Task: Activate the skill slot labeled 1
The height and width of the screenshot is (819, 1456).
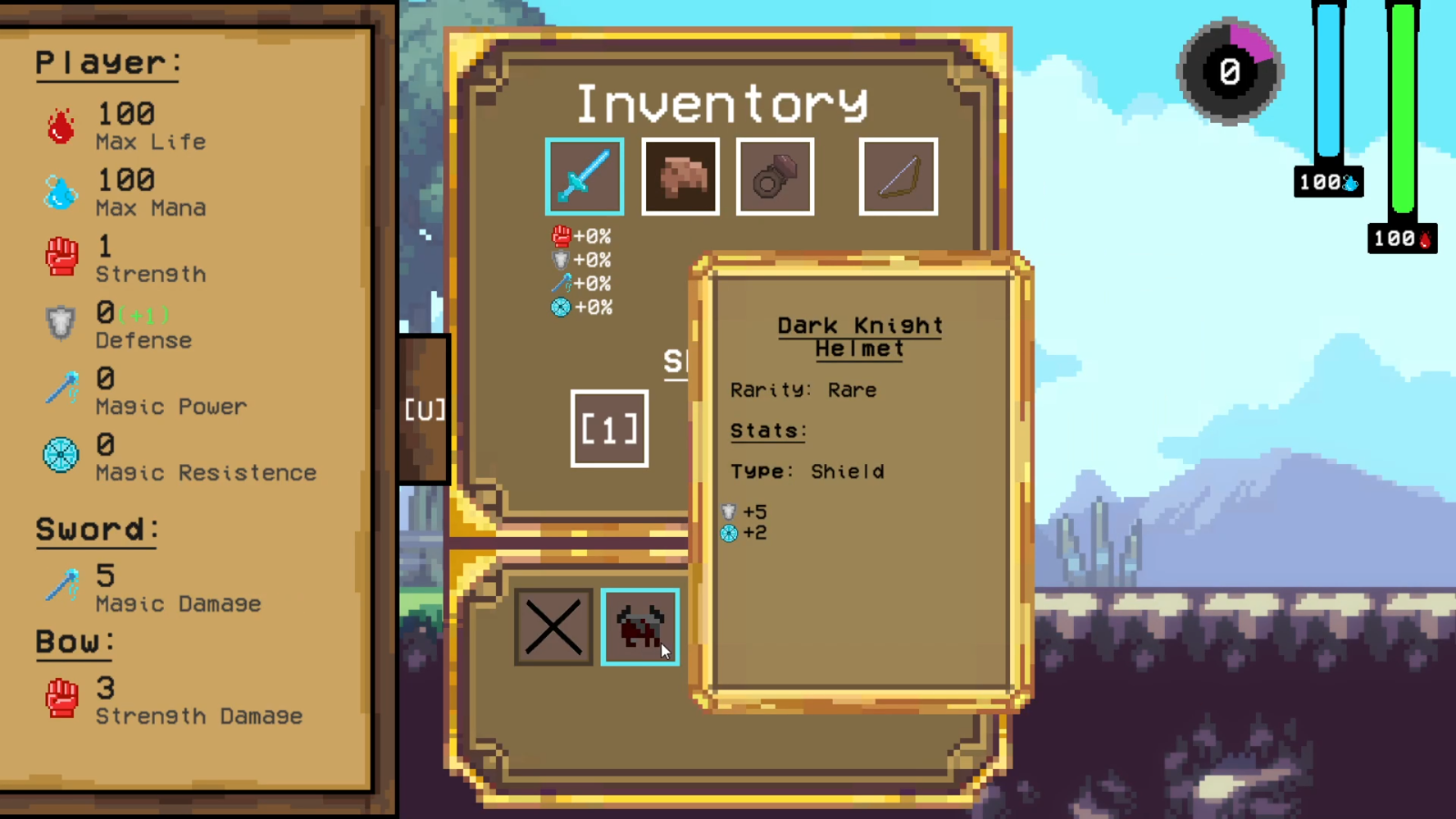Action: tap(610, 429)
